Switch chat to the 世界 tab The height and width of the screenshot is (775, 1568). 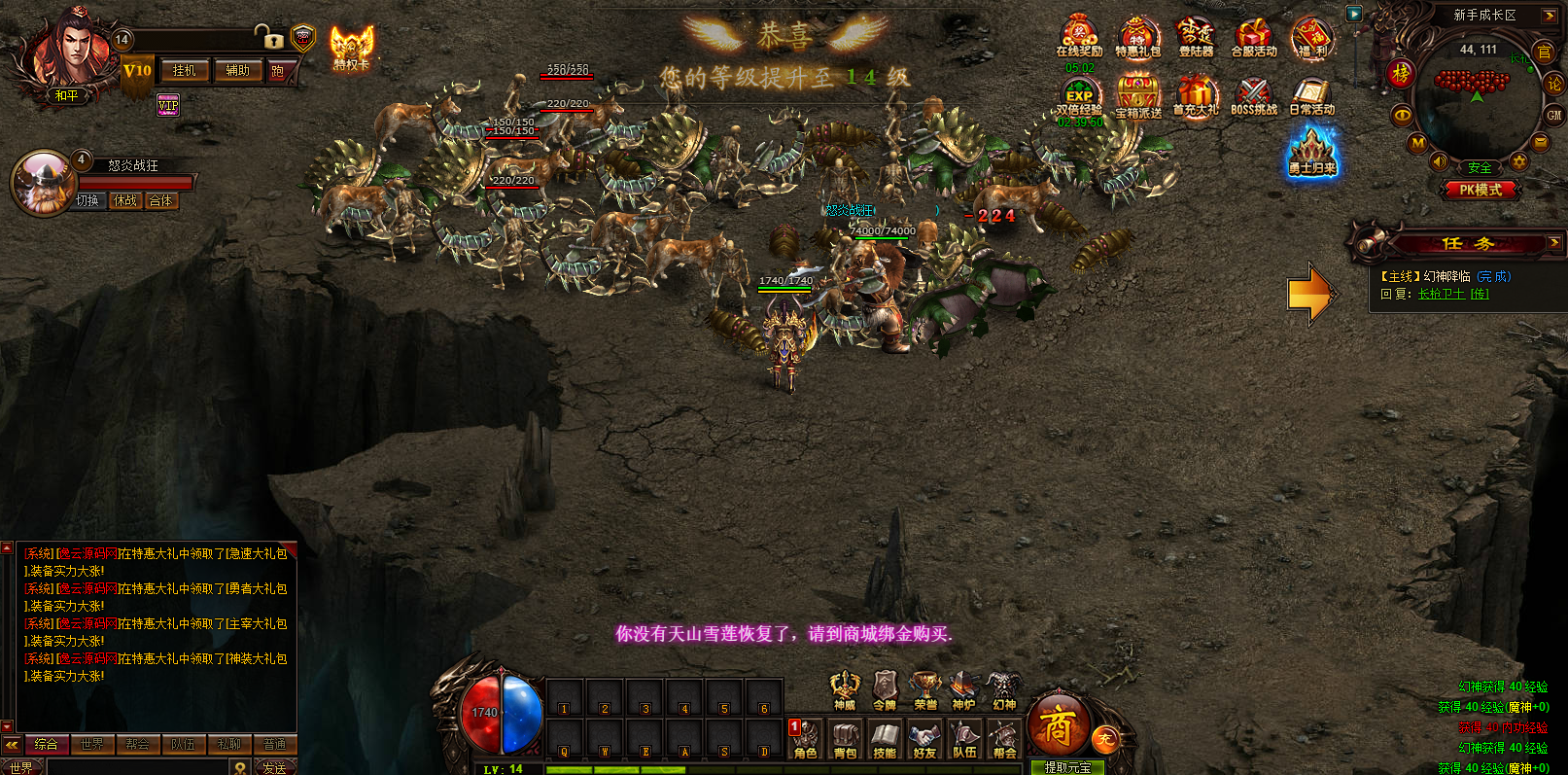tap(92, 744)
